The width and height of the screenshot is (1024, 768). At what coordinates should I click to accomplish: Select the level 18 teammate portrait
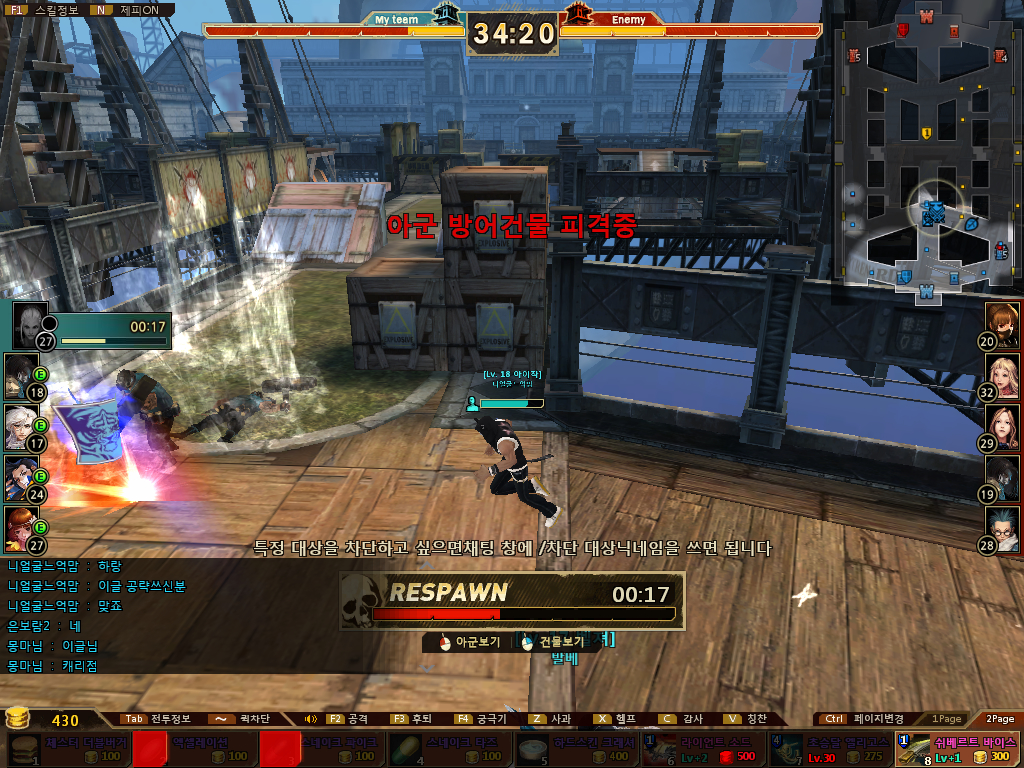(20, 374)
